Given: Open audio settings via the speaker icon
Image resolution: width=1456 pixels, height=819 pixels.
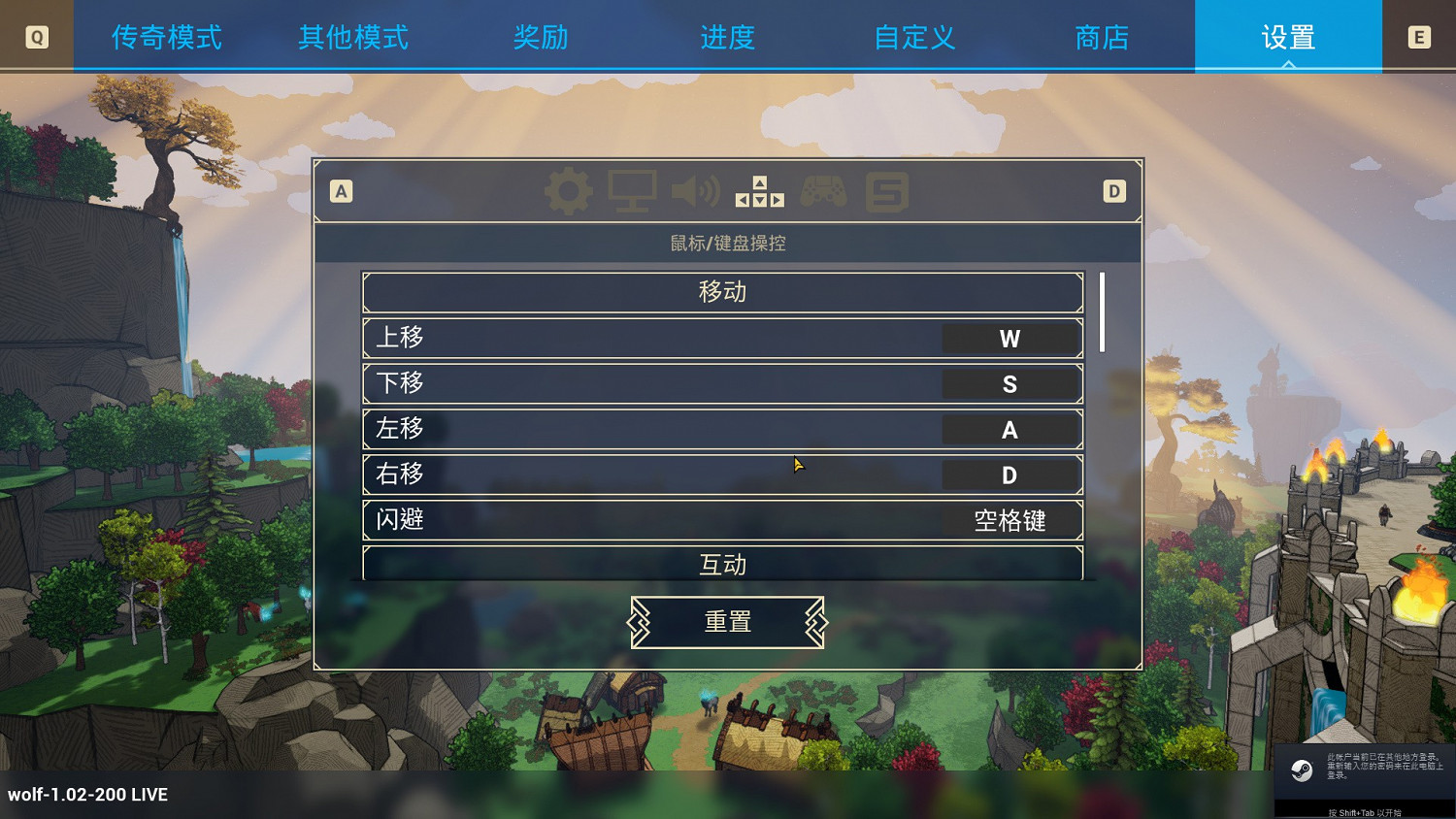Looking at the screenshot, I should [x=695, y=190].
